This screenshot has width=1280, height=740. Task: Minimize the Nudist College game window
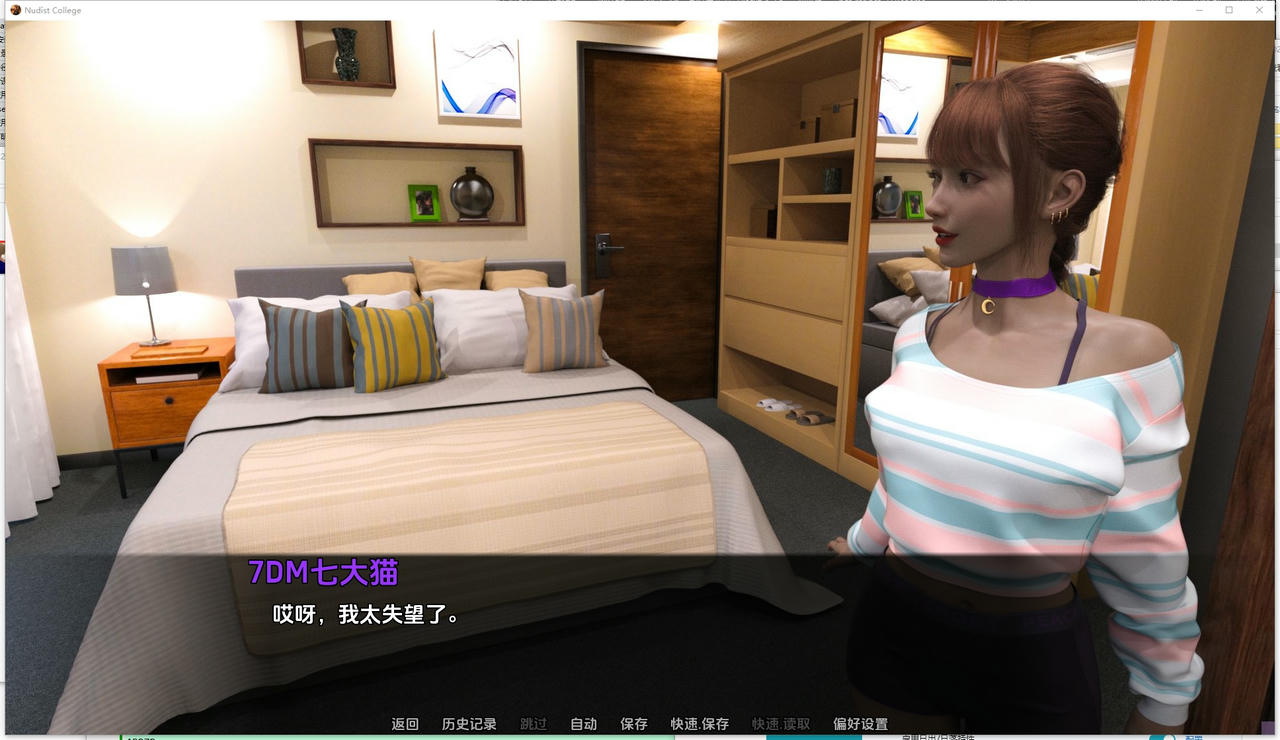pyautogui.click(x=1198, y=10)
